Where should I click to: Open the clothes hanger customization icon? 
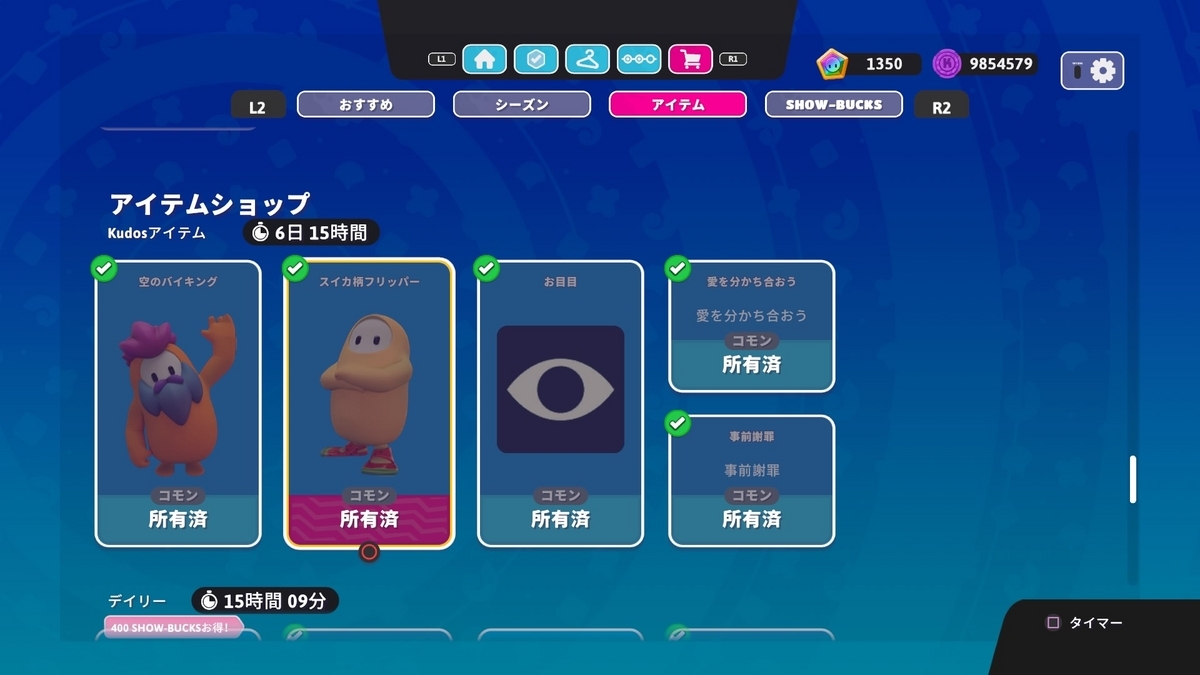[x=587, y=59]
